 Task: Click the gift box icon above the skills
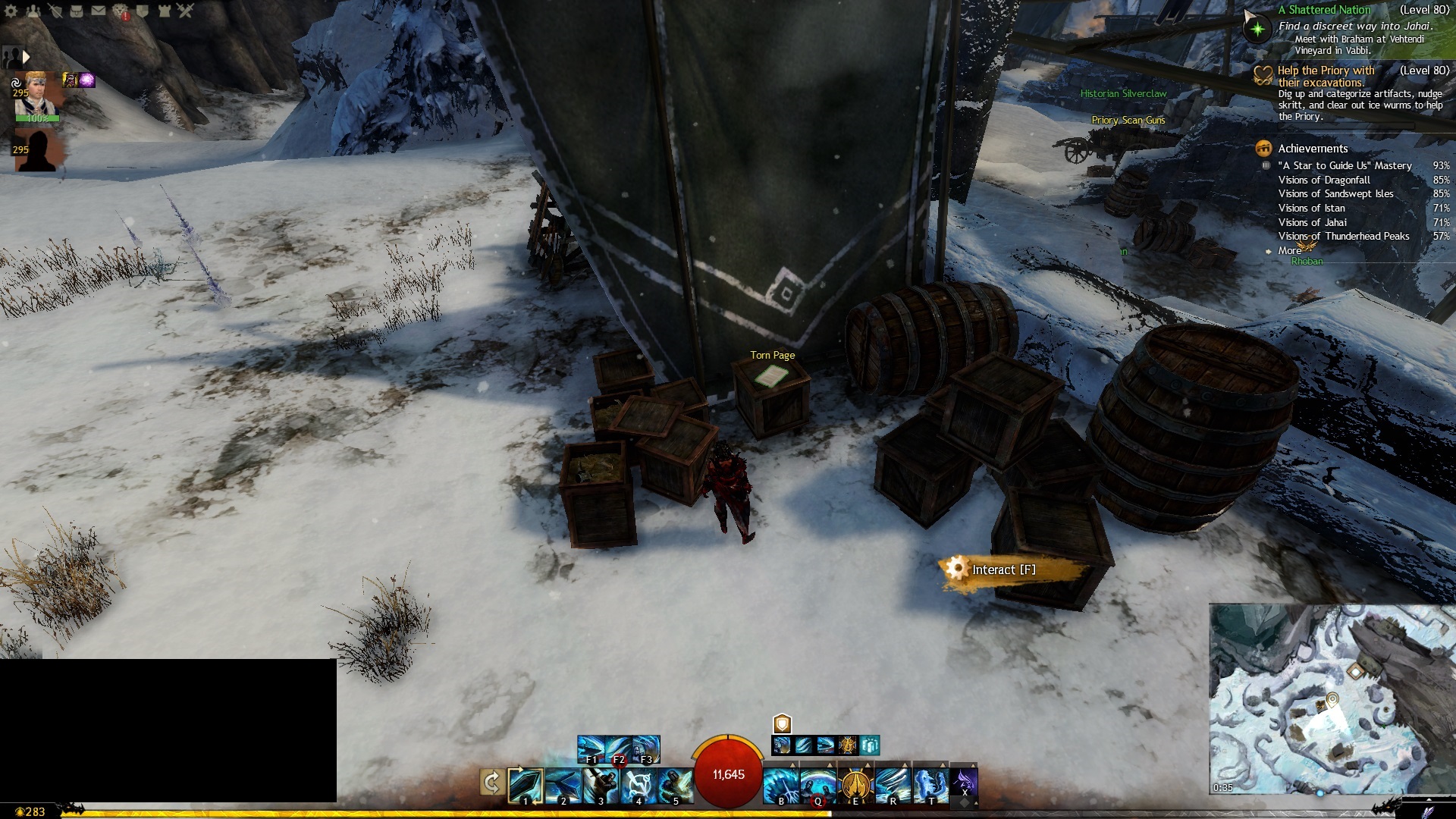click(870, 745)
